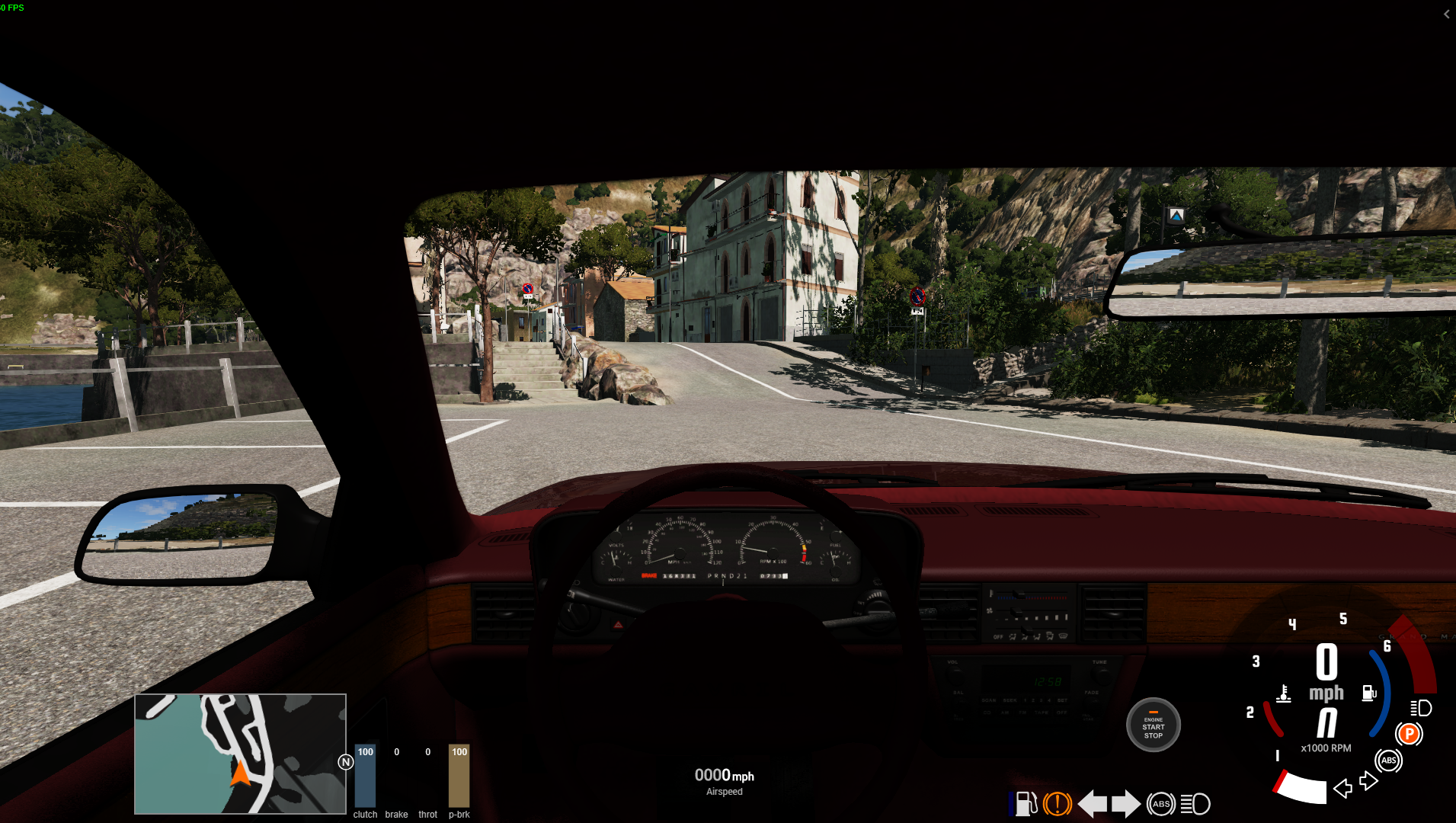The width and height of the screenshot is (1456, 823).
Task: Click the north compass N marker
Action: click(345, 762)
